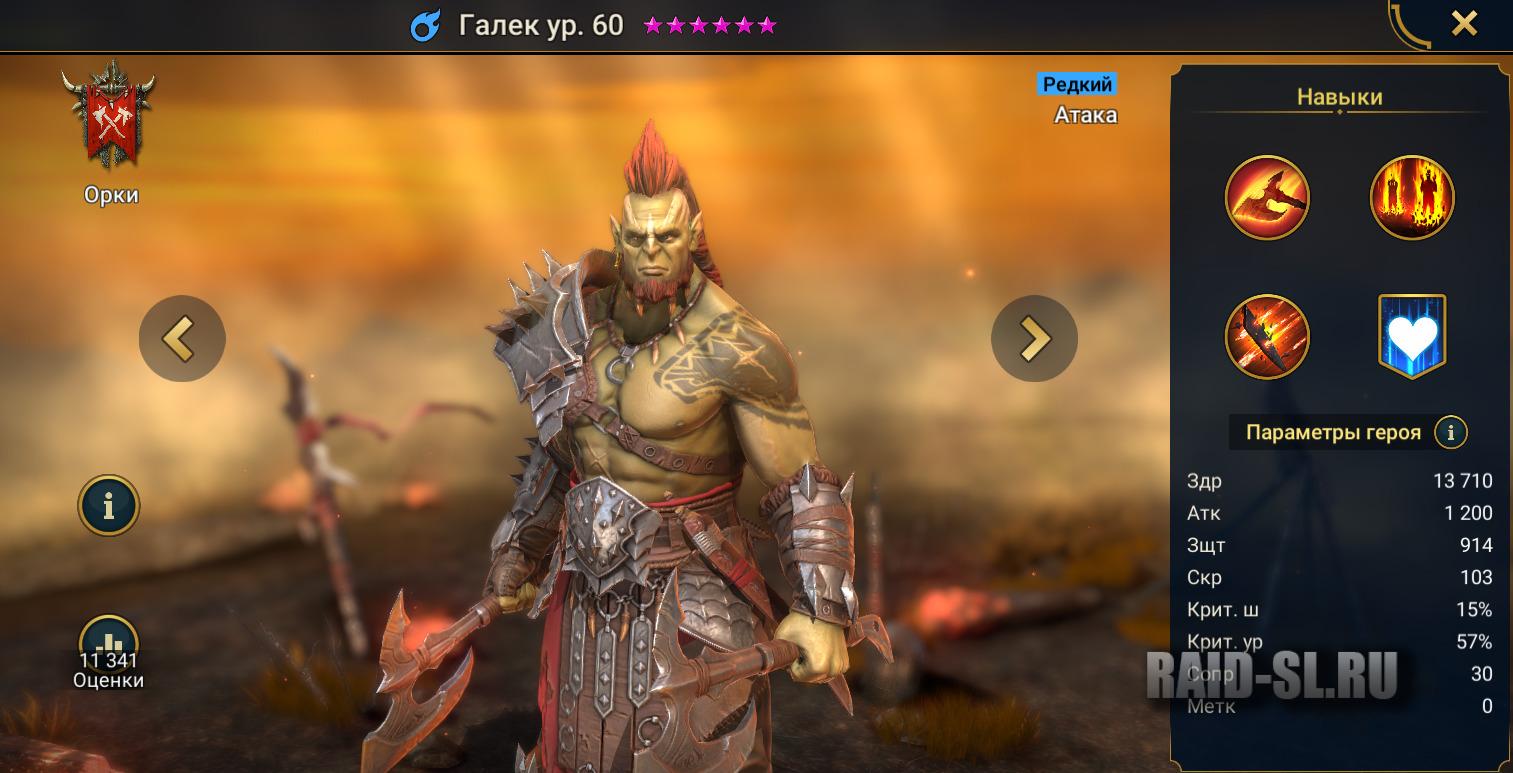Navigate to the next champion arrow
This screenshot has width=1513, height=773.
pos(1034,338)
